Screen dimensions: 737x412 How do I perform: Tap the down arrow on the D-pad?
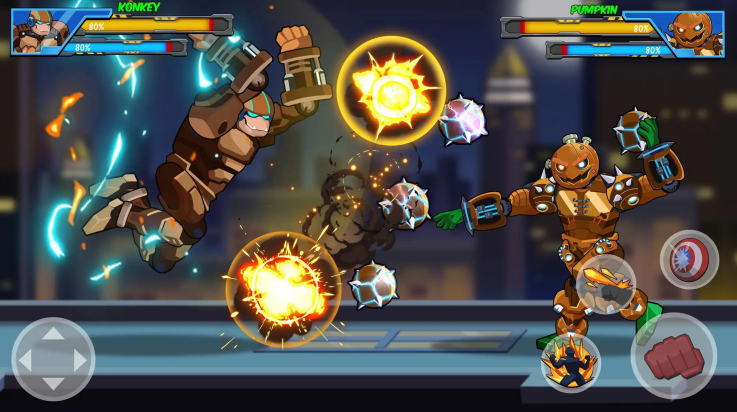tap(53, 386)
